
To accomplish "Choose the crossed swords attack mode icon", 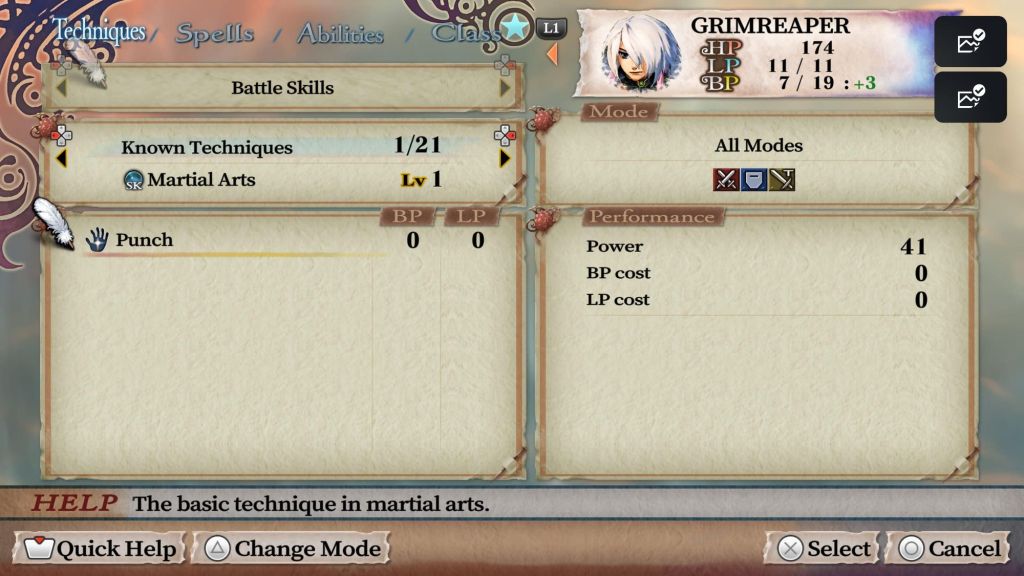I will point(726,179).
